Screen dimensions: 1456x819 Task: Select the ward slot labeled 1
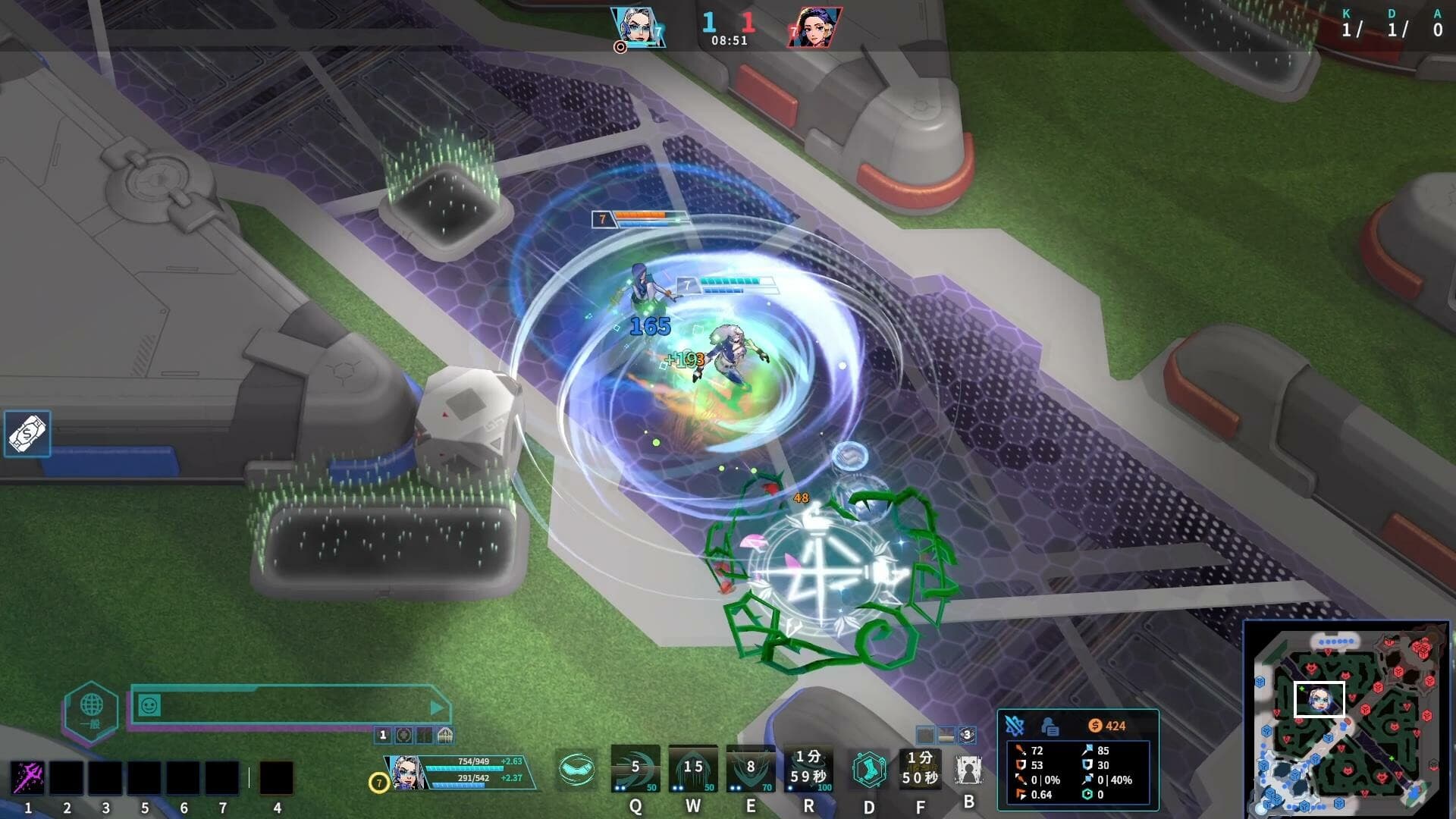(382, 734)
